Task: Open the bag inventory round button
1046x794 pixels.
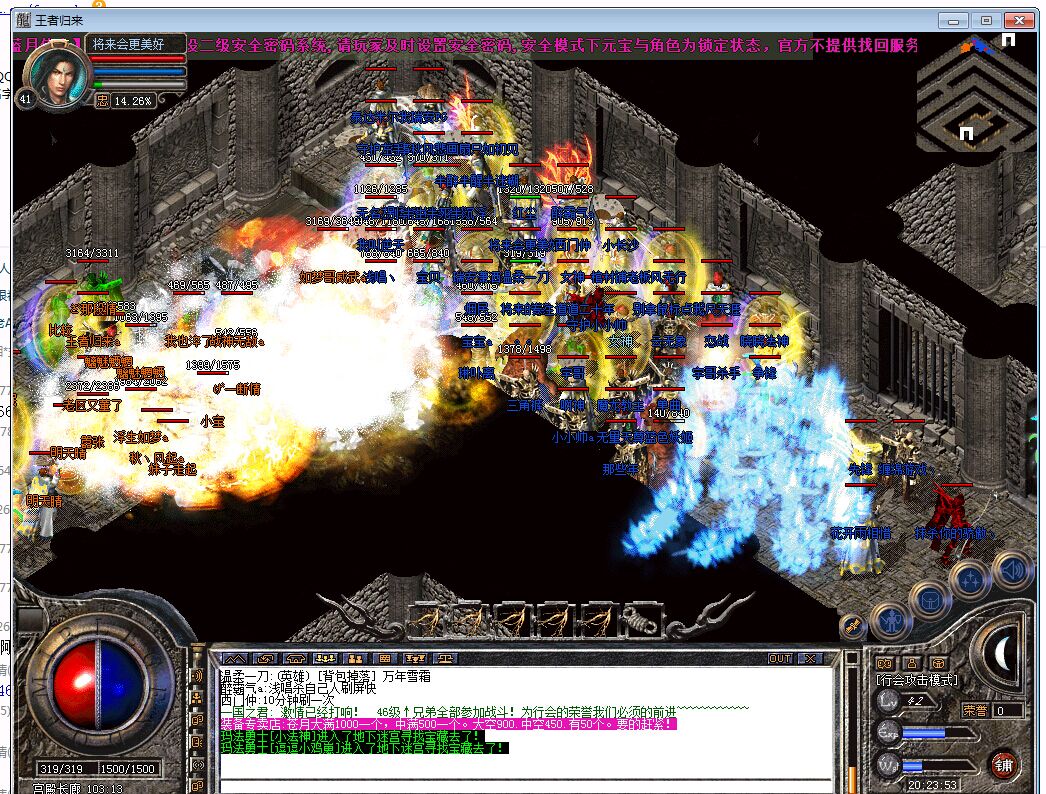Action: (930, 599)
